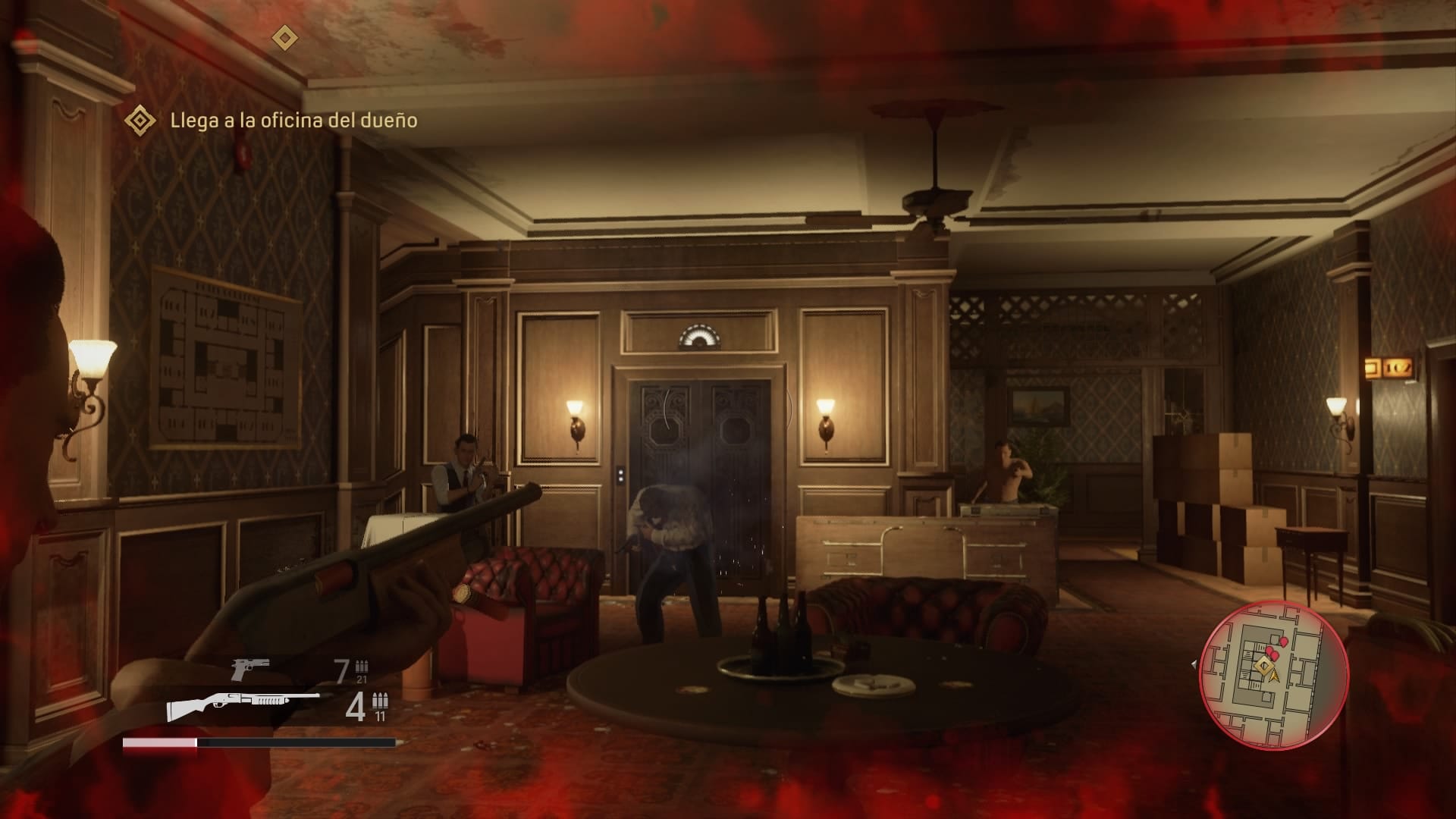Click the diamond objective waypoint marker at top

click(x=285, y=37)
